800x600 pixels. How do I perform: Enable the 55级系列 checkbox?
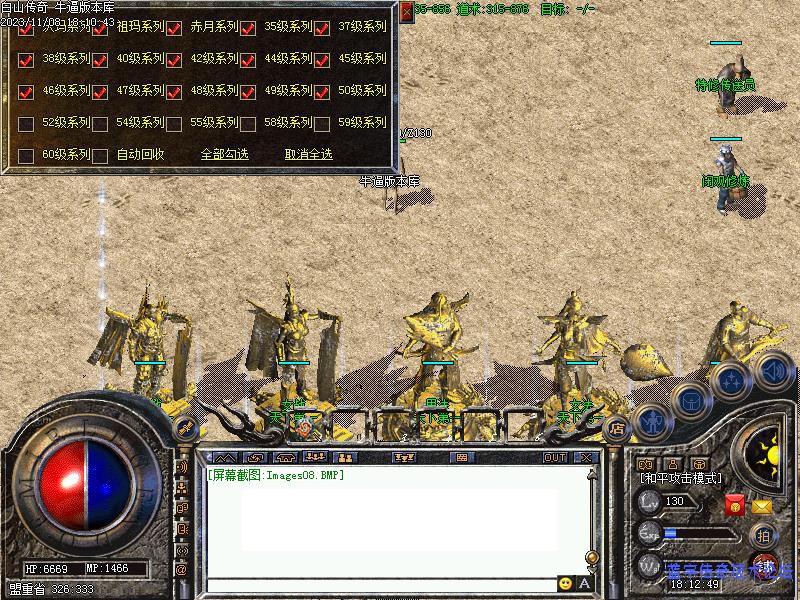174,125
